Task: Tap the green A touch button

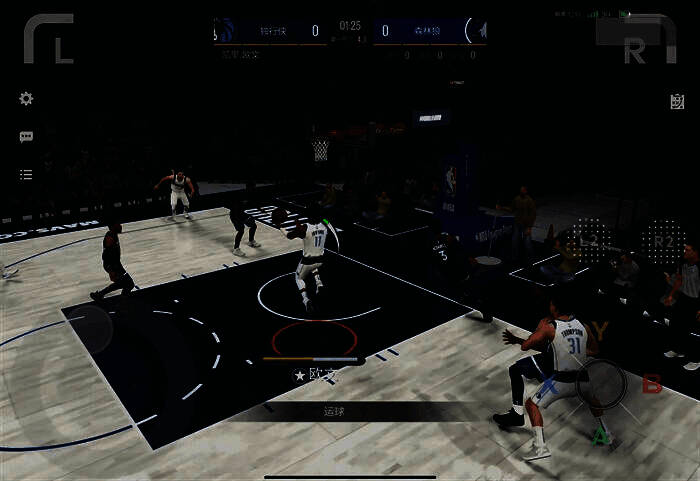Action: pos(601,436)
